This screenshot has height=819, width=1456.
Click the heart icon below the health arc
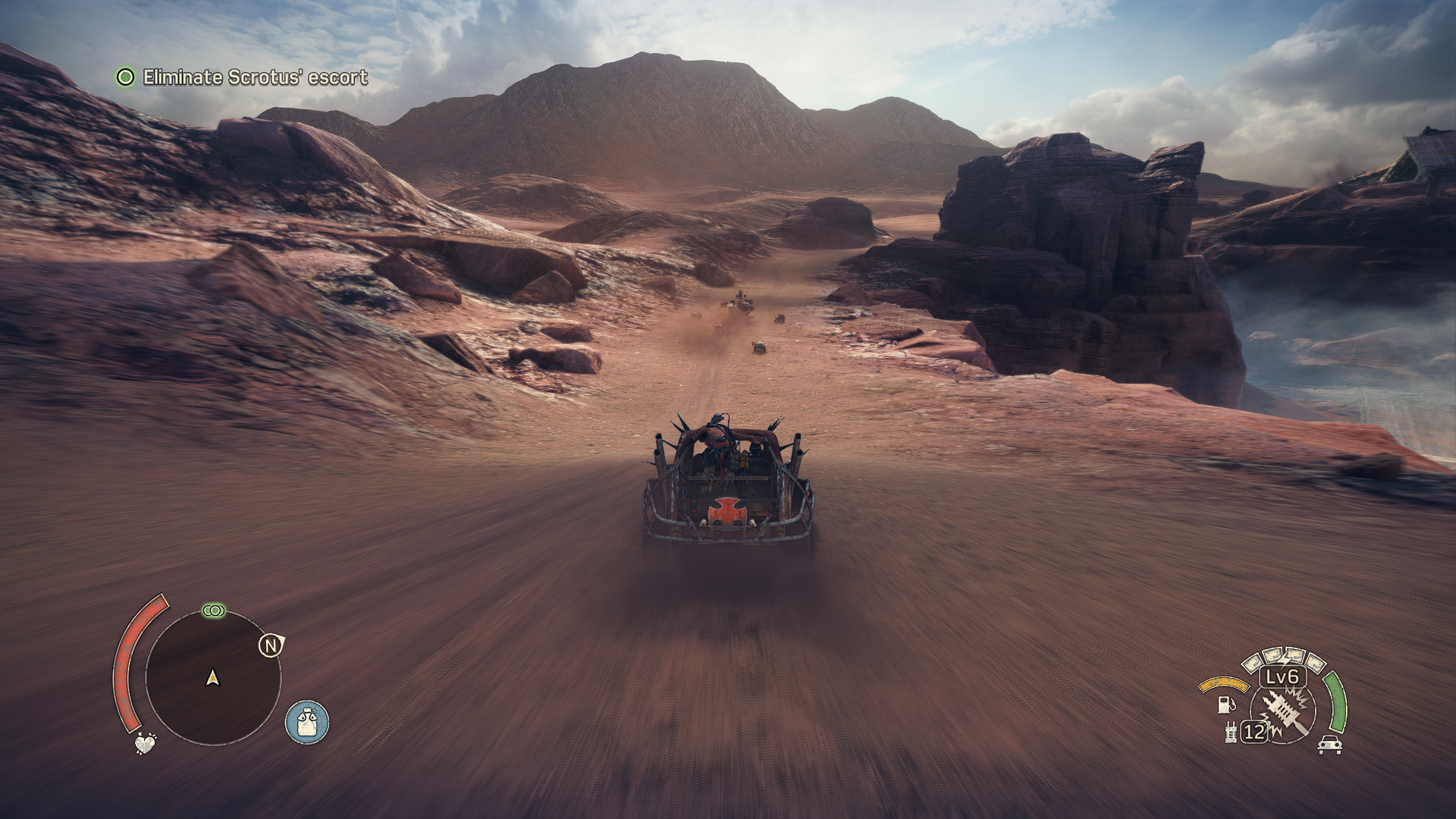[145, 743]
